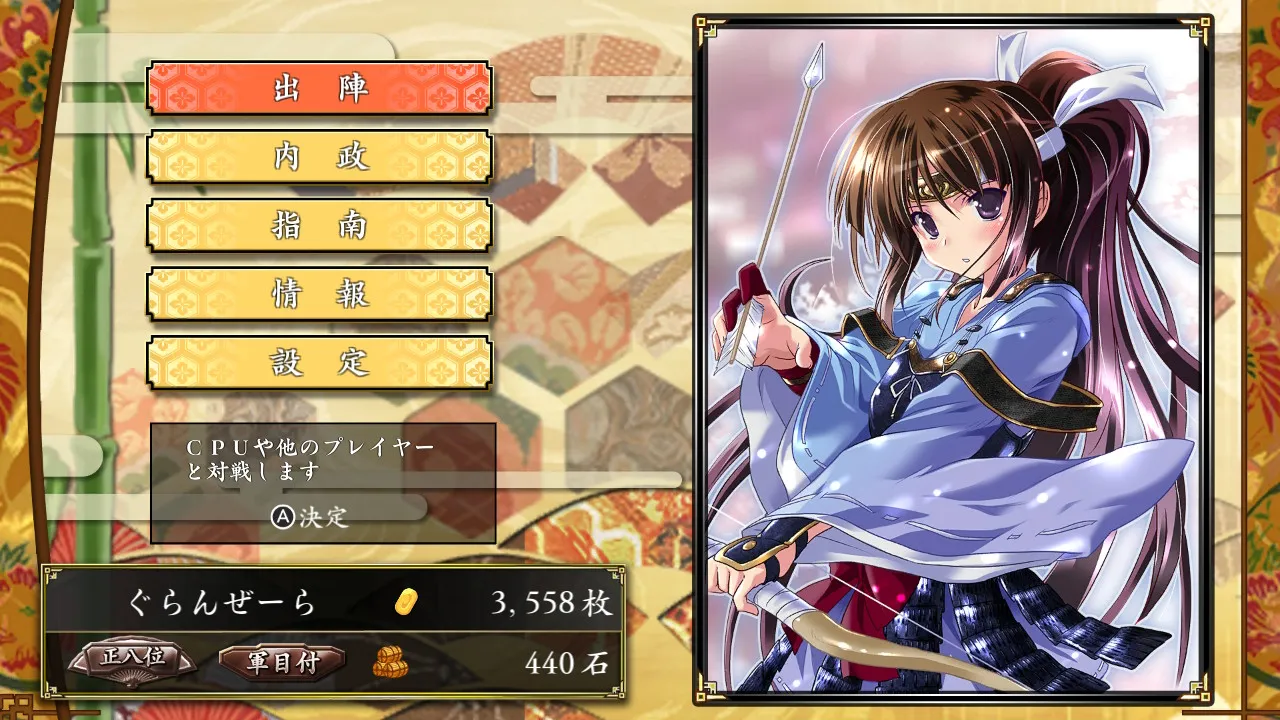Click the 正八位 rank badge
Viewport: 1280px width, 720px height.
pyautogui.click(x=133, y=660)
